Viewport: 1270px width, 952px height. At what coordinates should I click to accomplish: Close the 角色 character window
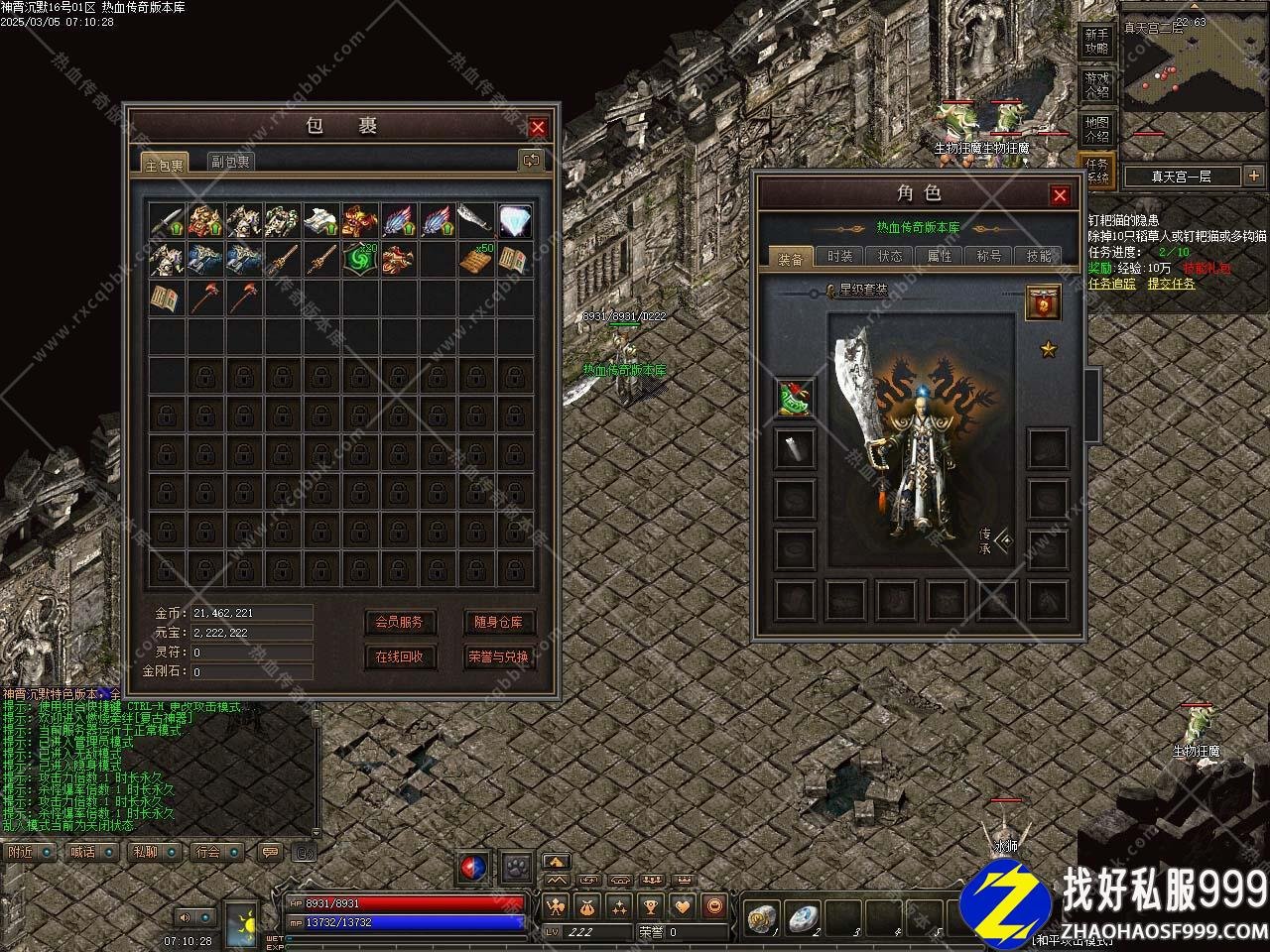(1060, 195)
